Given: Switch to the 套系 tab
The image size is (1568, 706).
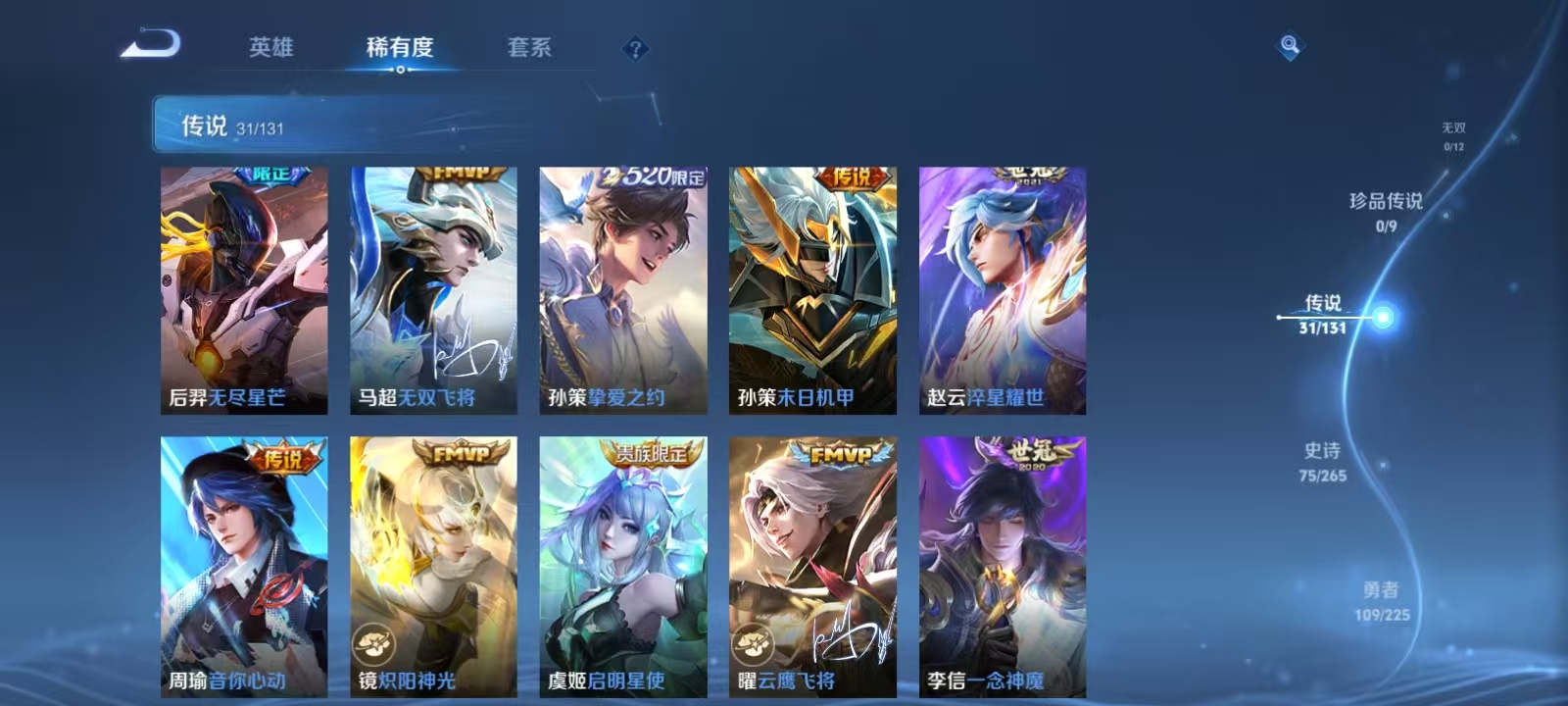Looking at the screenshot, I should [x=526, y=47].
